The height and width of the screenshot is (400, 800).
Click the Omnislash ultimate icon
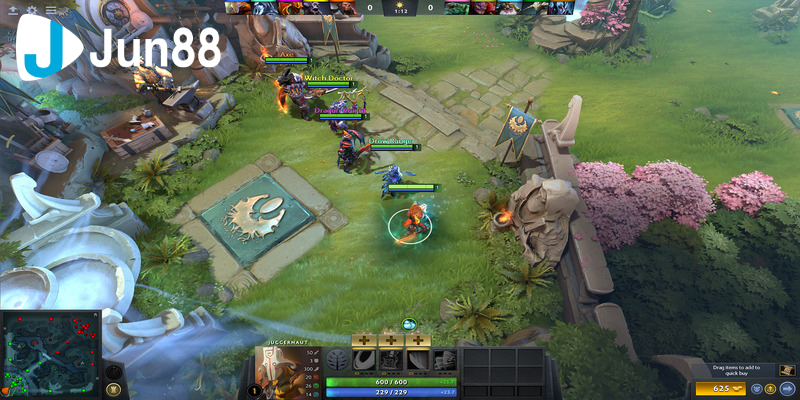tap(446, 362)
